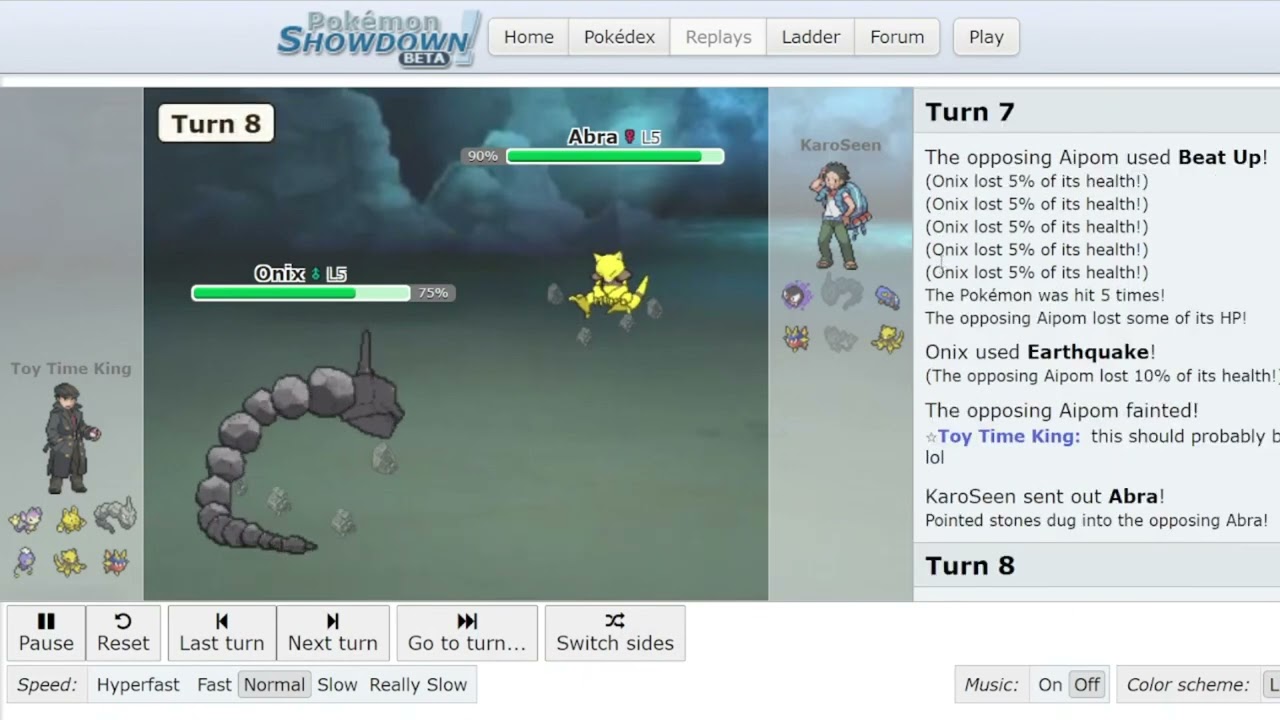The height and width of the screenshot is (720, 1280).
Task: Switch playback speed to Hyperfast
Action: [138, 684]
